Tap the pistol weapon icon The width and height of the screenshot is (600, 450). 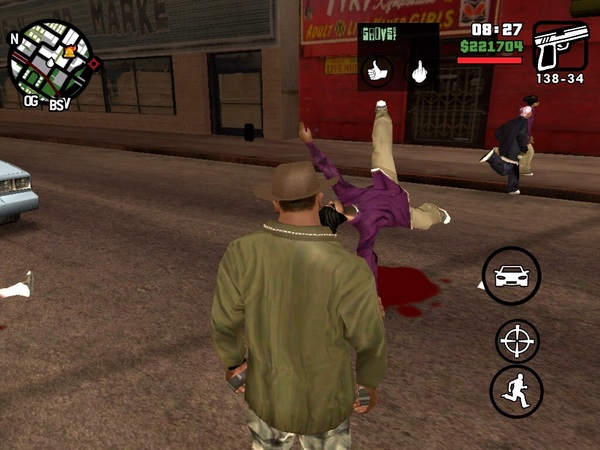(x=560, y=47)
